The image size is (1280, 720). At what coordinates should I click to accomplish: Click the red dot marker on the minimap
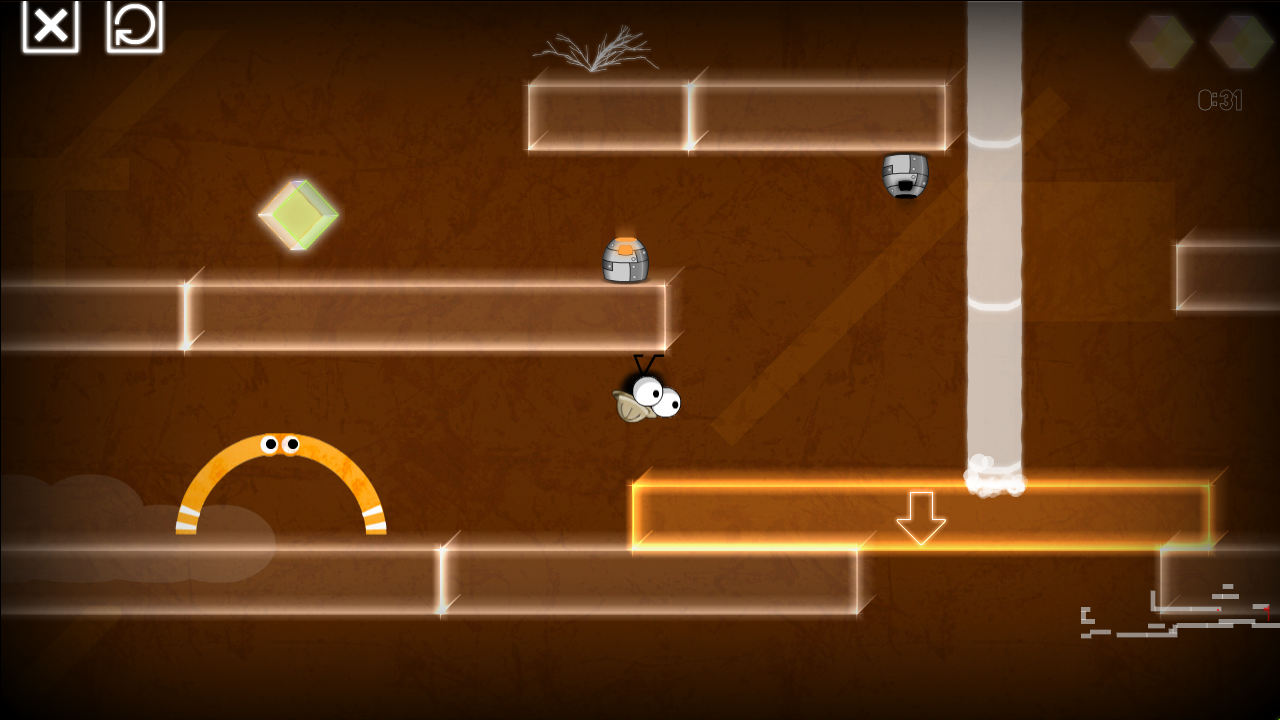[x=1217, y=609]
